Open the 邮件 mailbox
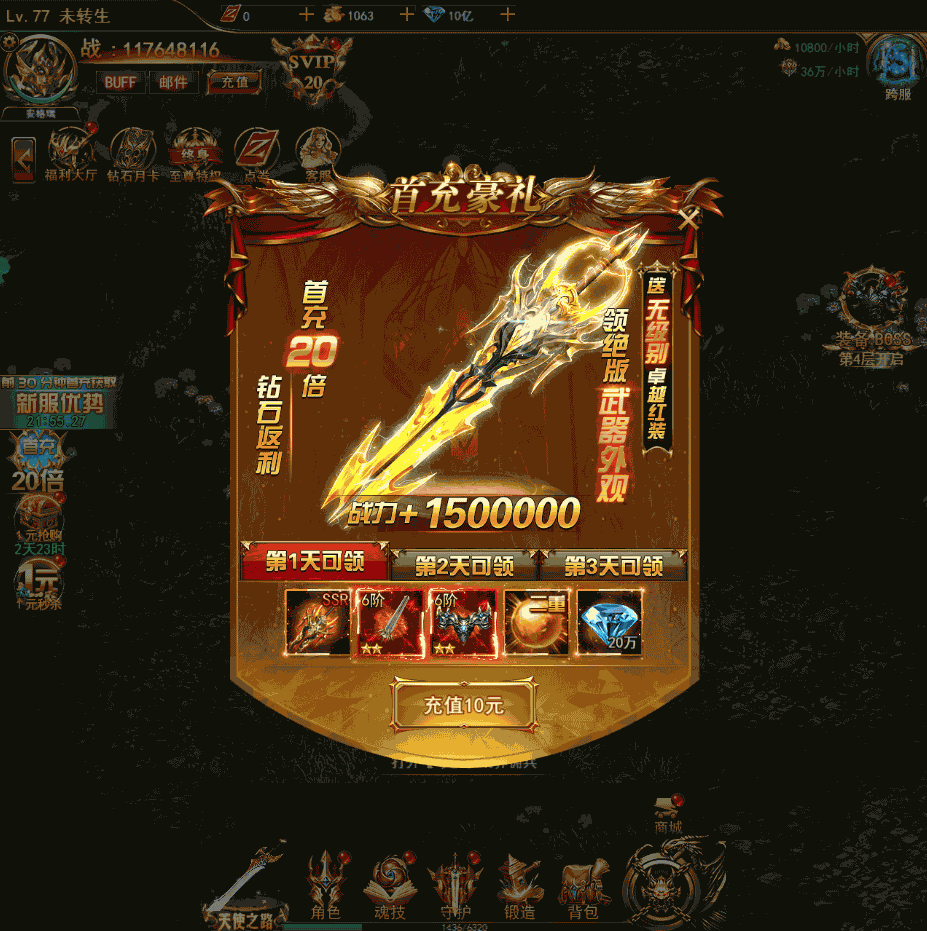The height and width of the screenshot is (931, 927). coord(173,82)
